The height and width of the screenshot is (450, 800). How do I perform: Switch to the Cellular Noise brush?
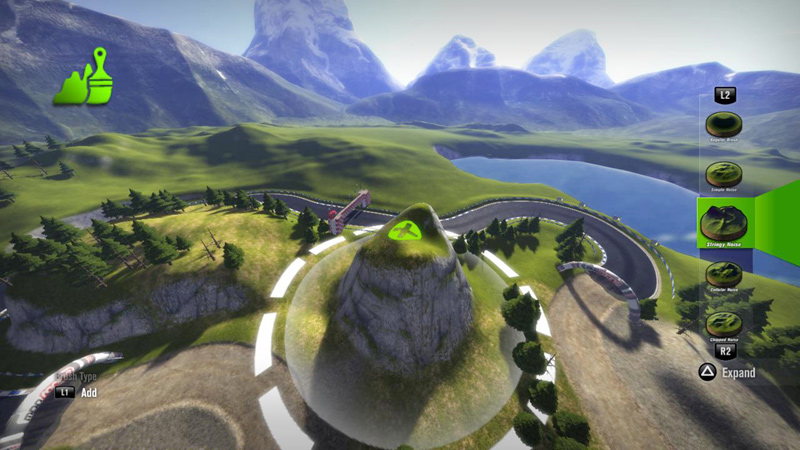(x=724, y=274)
